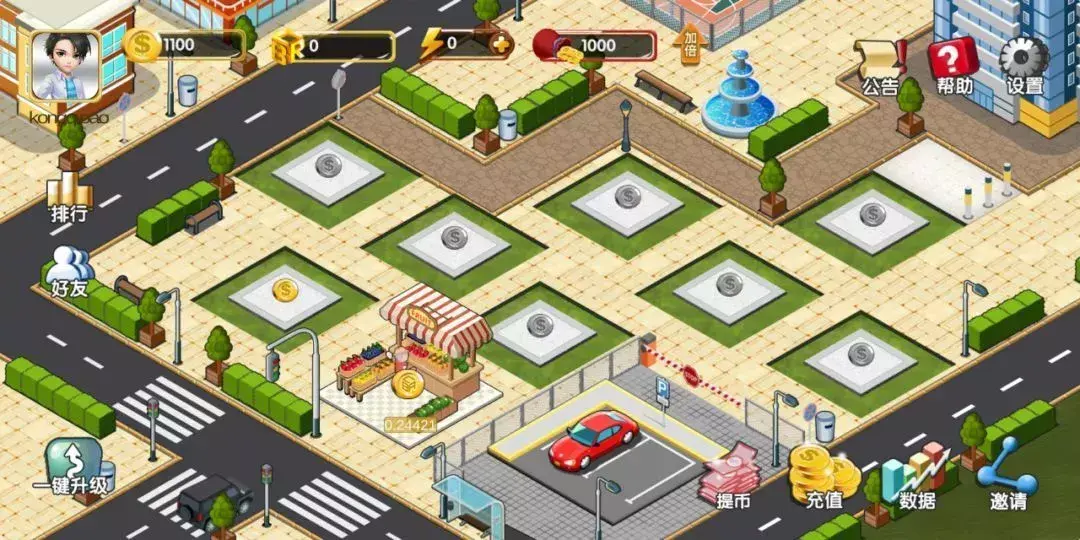
Task: Select the building plot with the gold coin
Action: coord(285,292)
